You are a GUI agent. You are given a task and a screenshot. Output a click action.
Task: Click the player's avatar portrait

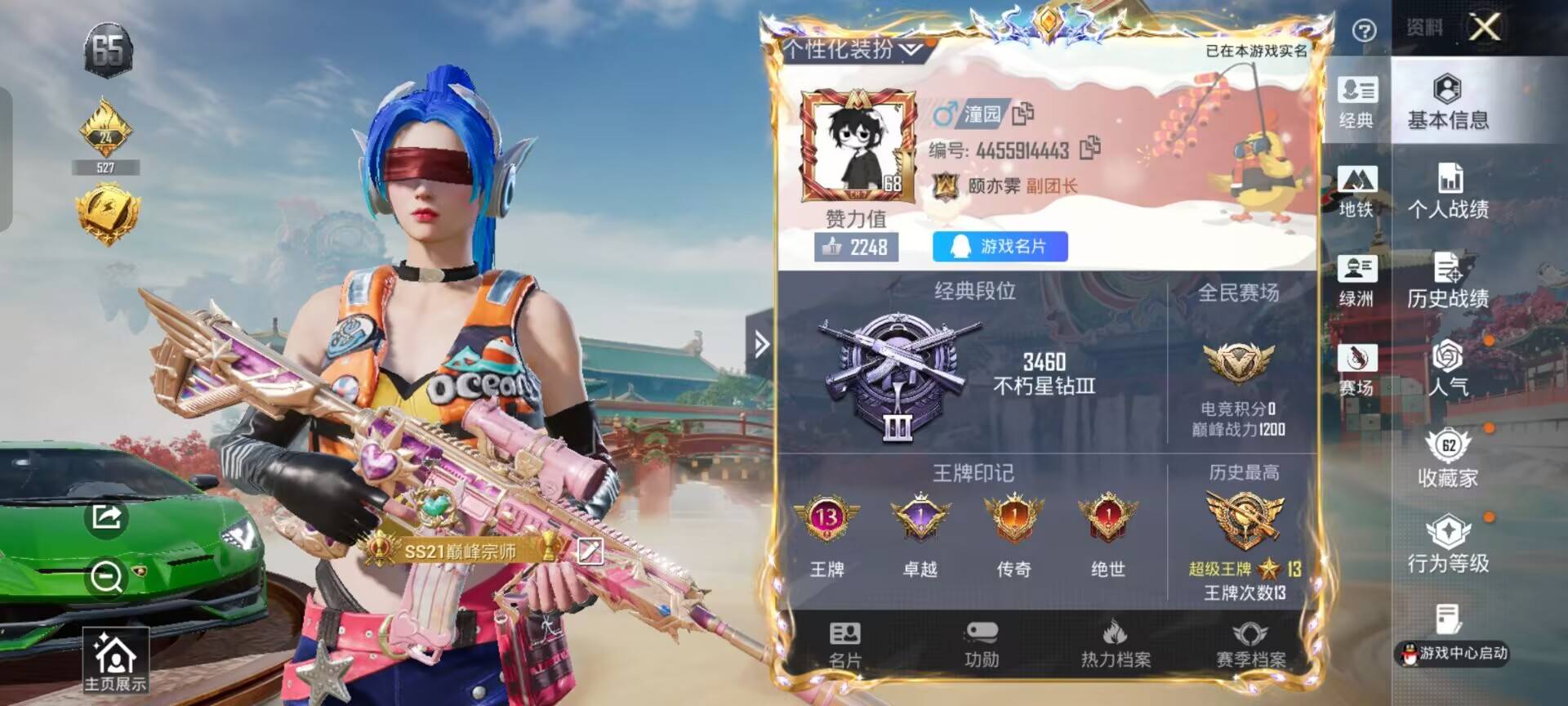click(x=855, y=147)
